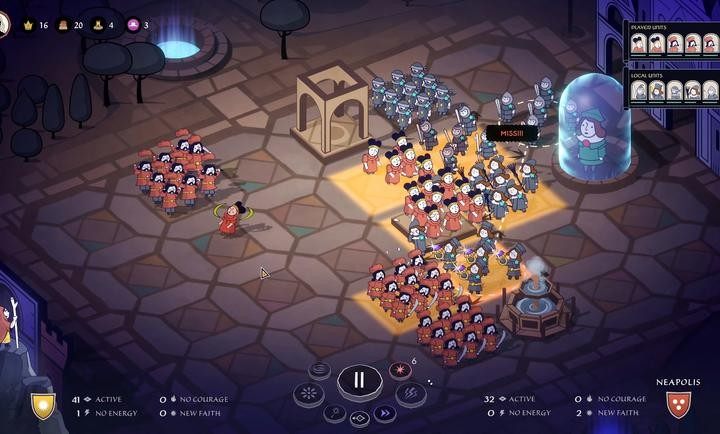This screenshot has height=434, width=720.
Task: Use the red starburst ability
Action: [x=398, y=370]
